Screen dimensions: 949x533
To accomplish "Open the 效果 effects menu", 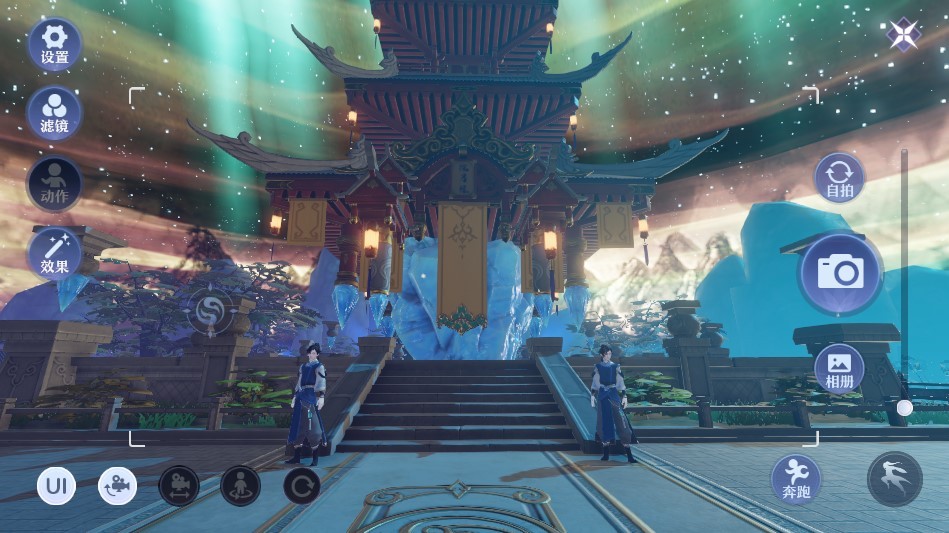I will tap(55, 252).
